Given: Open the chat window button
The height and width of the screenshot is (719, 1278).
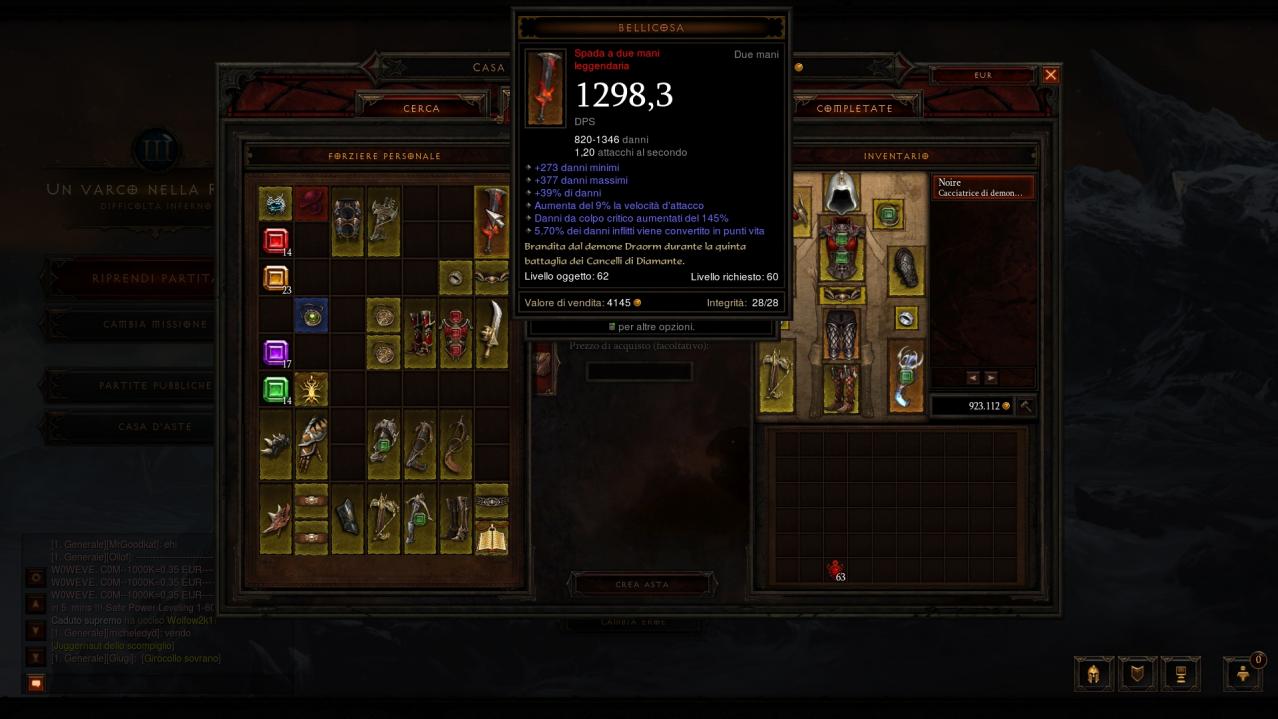Looking at the screenshot, I should click(36, 683).
